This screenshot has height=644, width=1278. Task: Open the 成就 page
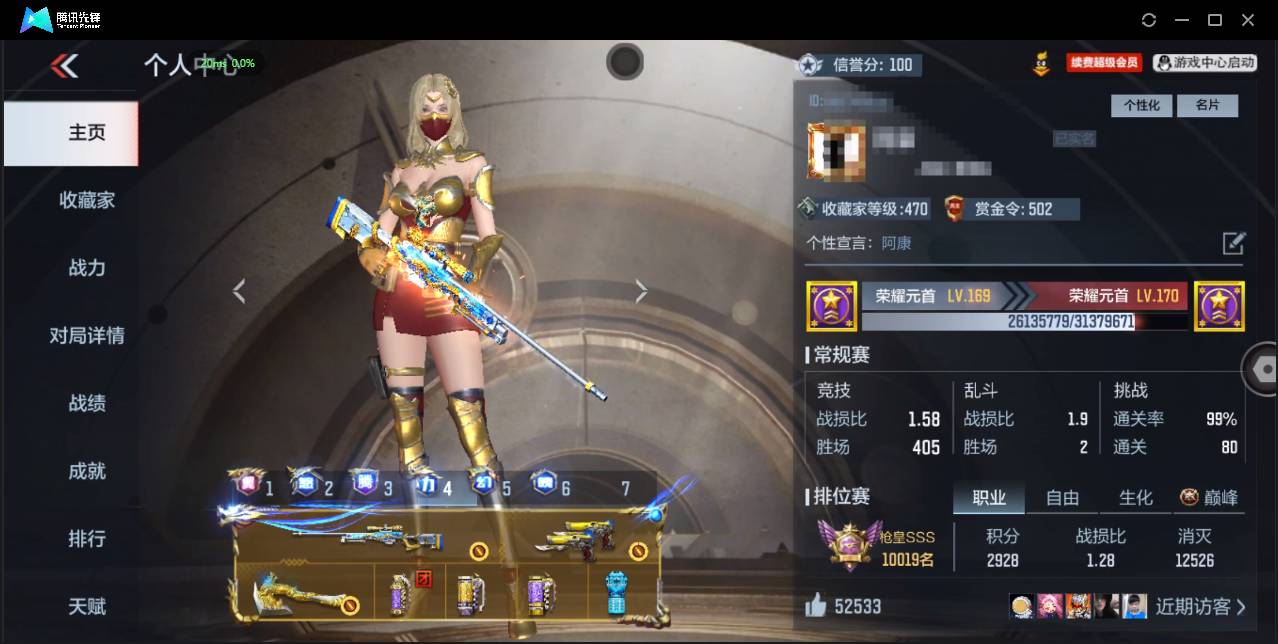coord(87,471)
